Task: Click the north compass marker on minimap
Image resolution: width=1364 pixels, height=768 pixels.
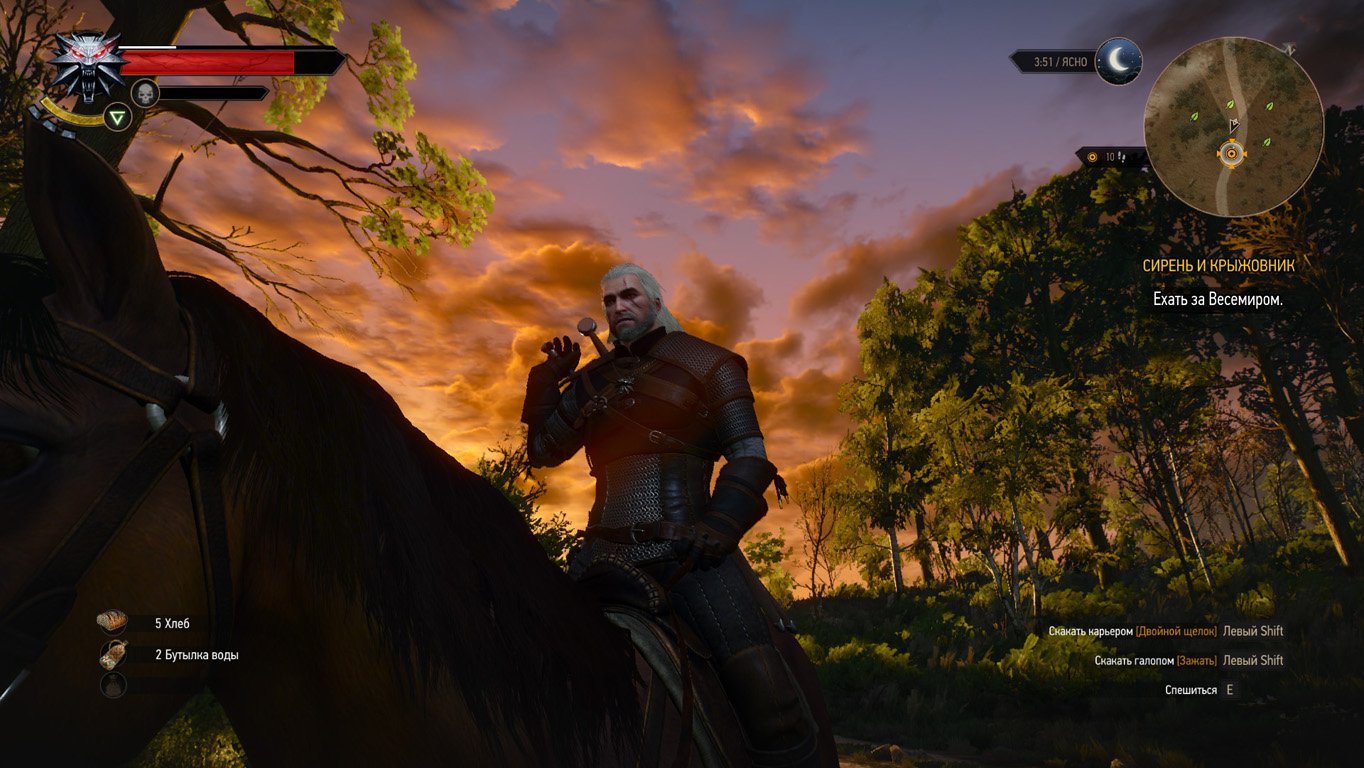Action: pos(1290,50)
